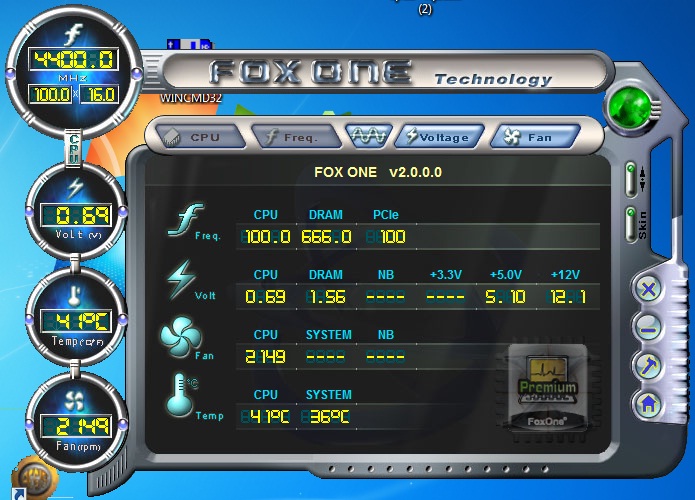
Task: Open the hammer configuration button
Action: [x=647, y=366]
